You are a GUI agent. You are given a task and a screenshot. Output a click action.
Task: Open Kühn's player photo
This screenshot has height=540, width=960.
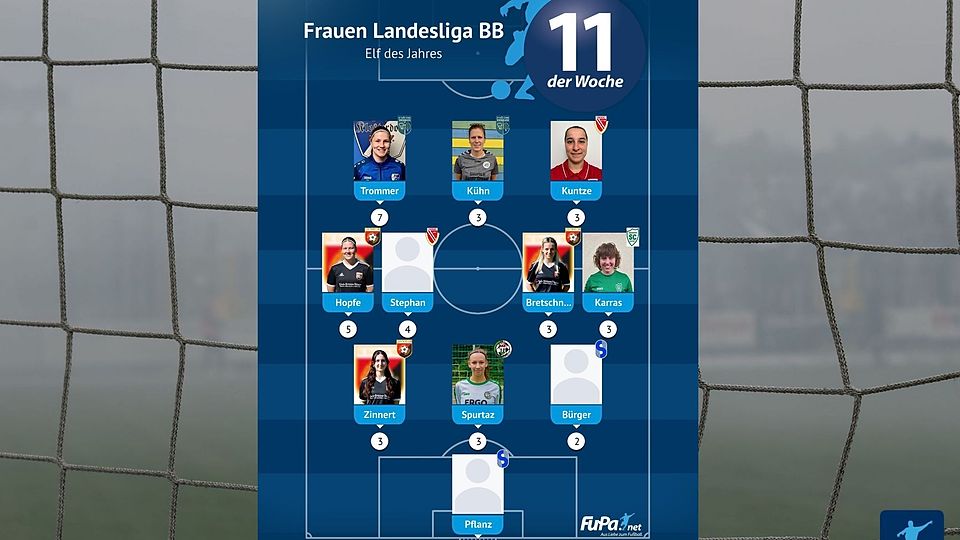coord(478,152)
